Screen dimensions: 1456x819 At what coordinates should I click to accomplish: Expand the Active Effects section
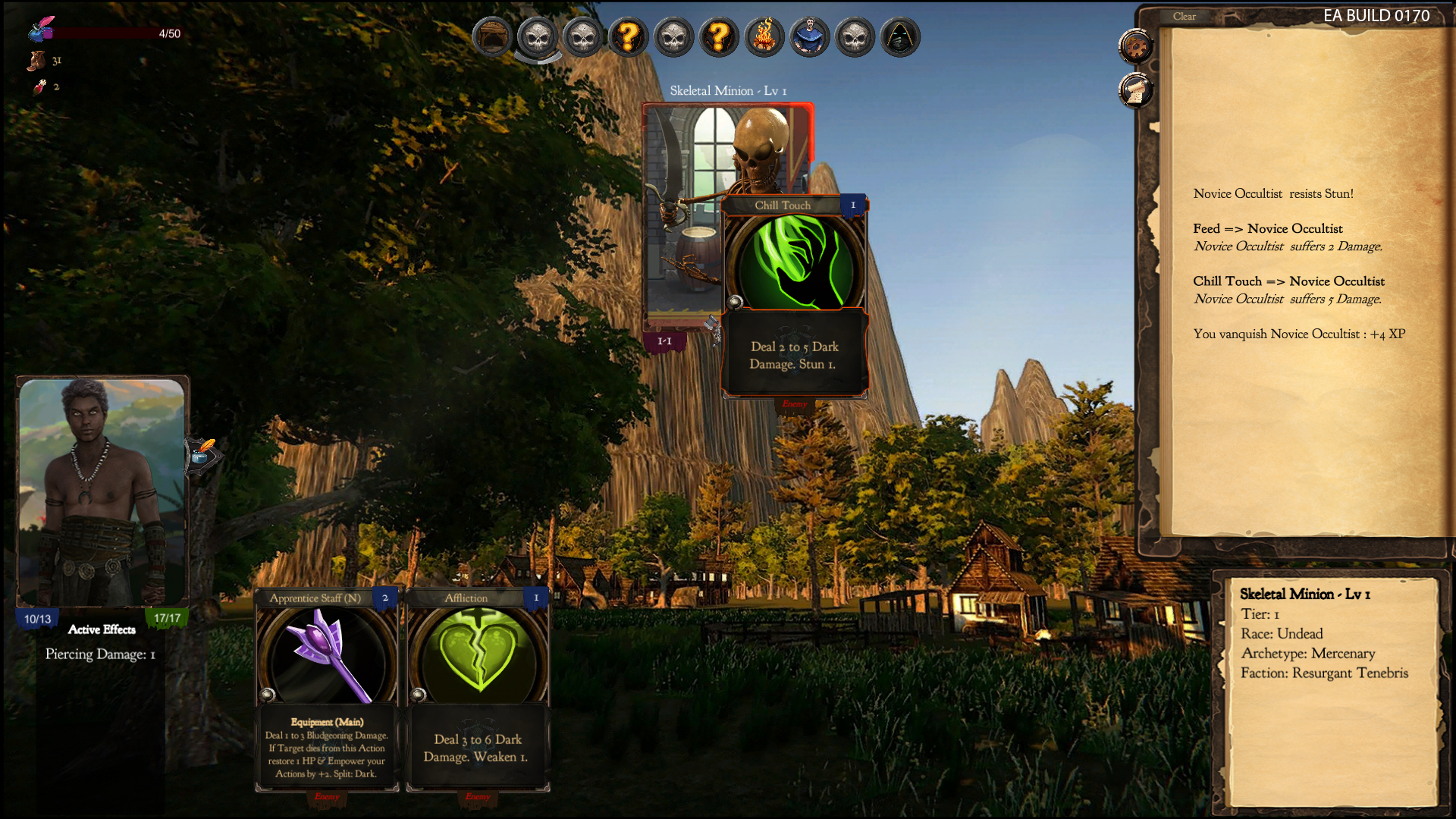click(x=101, y=629)
